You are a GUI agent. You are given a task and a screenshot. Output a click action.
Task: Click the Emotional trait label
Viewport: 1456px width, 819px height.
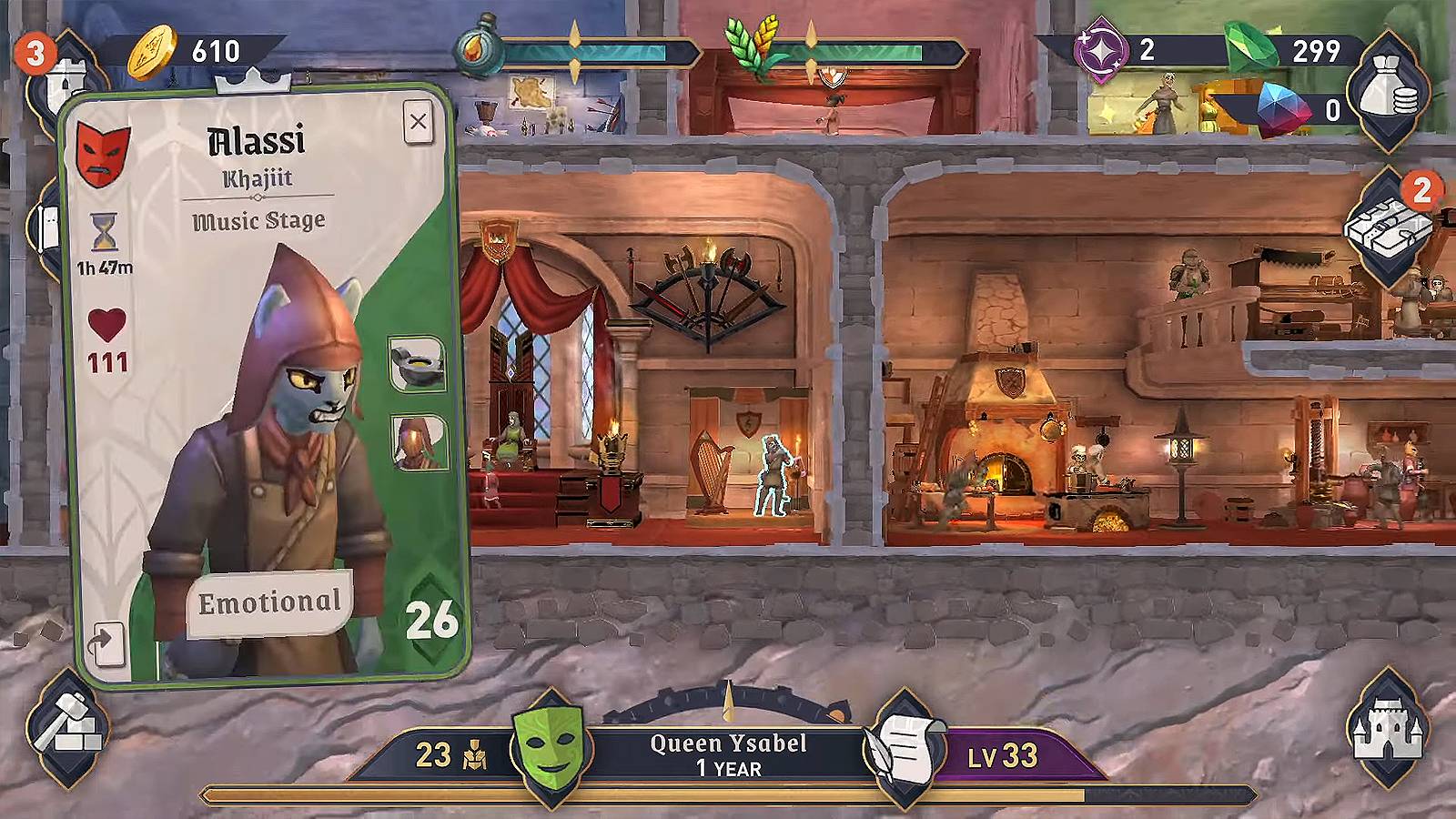[x=269, y=602]
